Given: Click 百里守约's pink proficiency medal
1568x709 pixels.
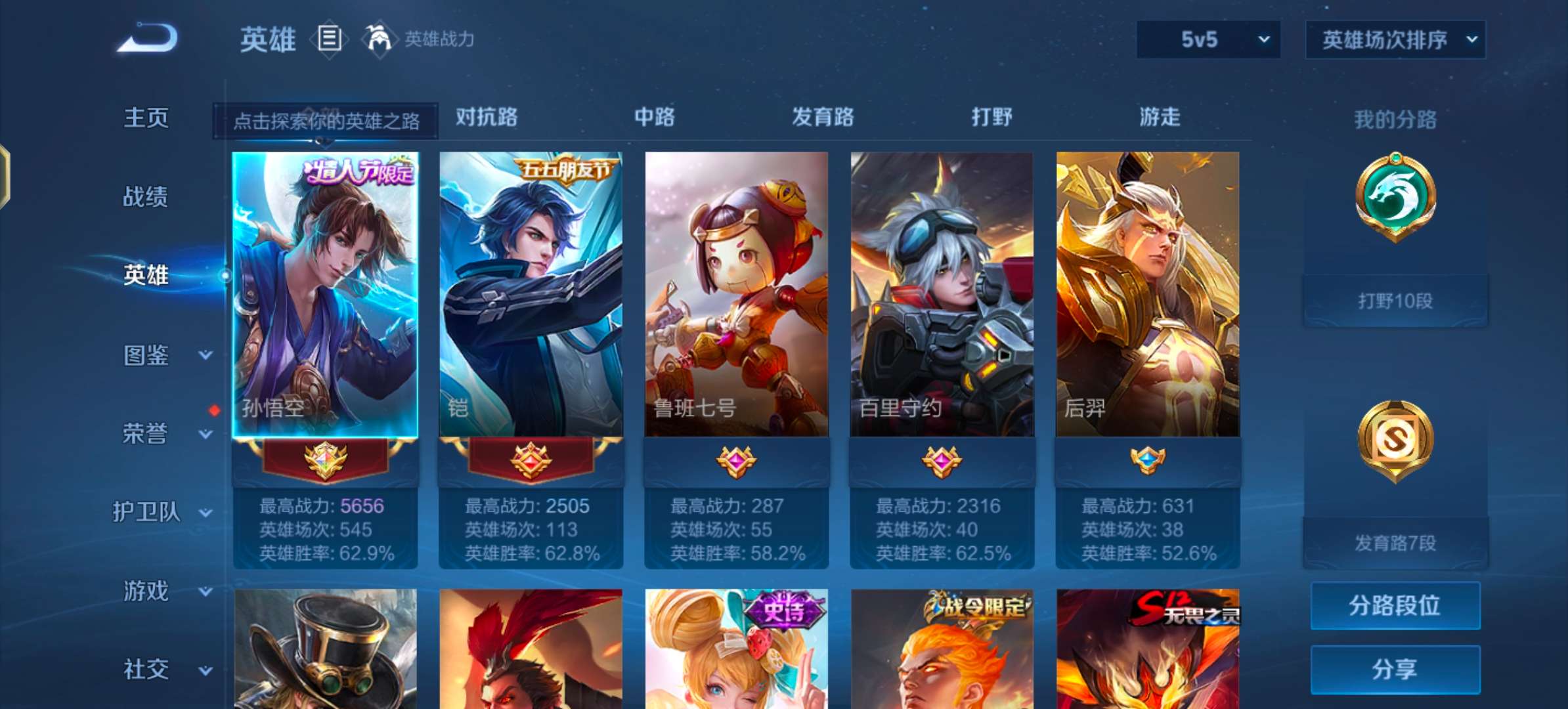Looking at the screenshot, I should (942, 461).
